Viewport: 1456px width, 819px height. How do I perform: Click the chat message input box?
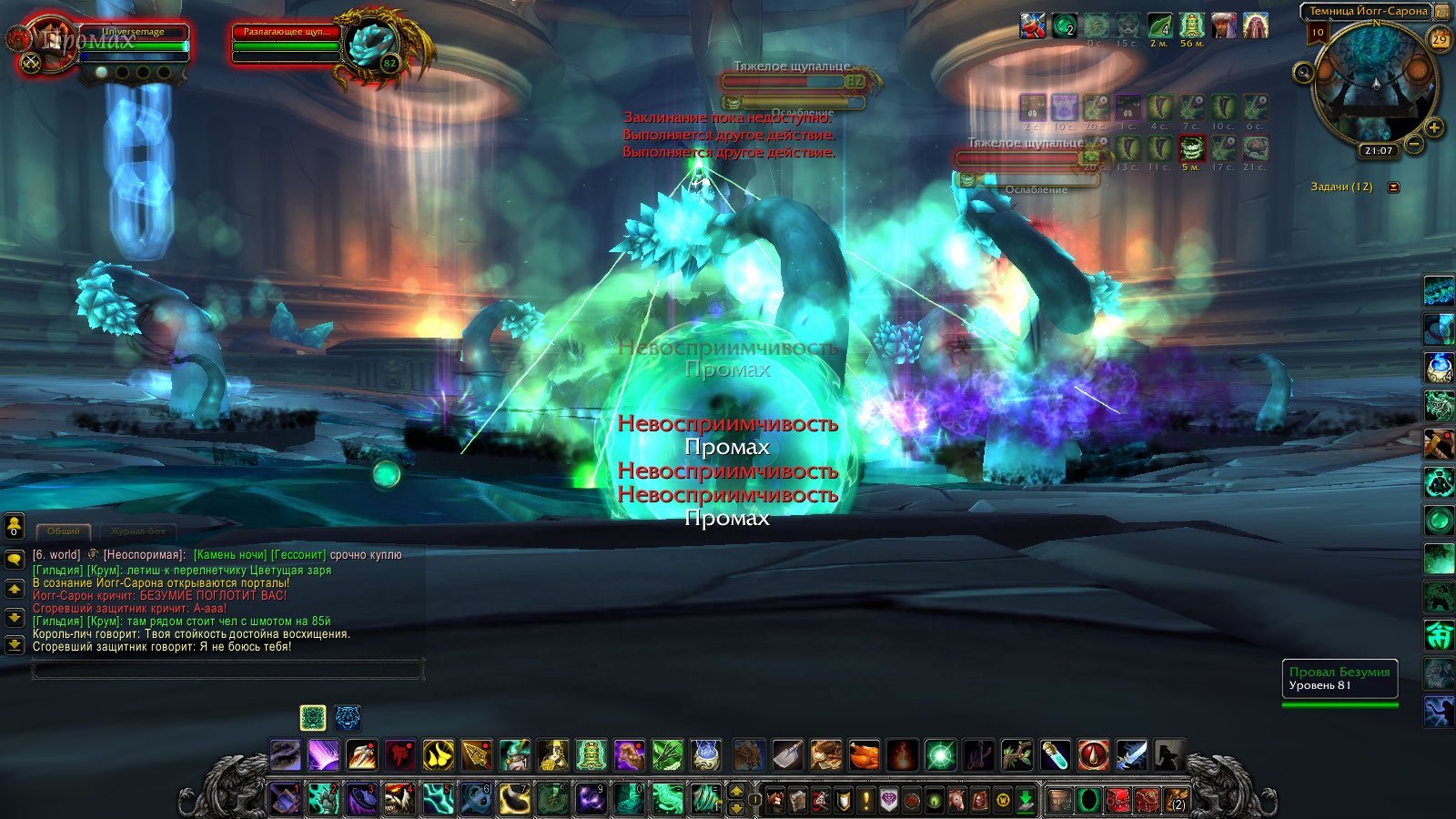[x=227, y=671]
